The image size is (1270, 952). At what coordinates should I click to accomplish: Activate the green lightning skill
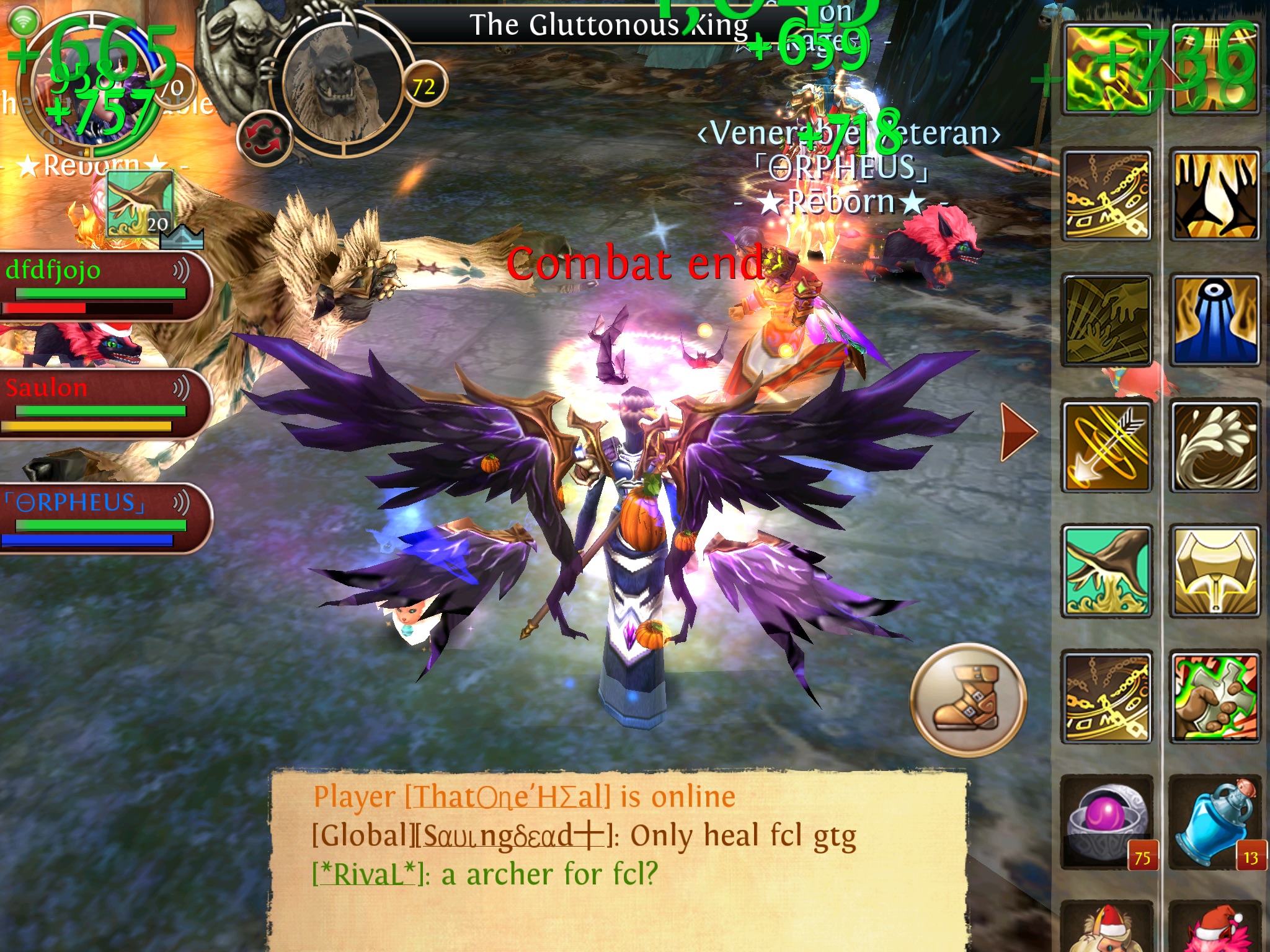(1108, 69)
